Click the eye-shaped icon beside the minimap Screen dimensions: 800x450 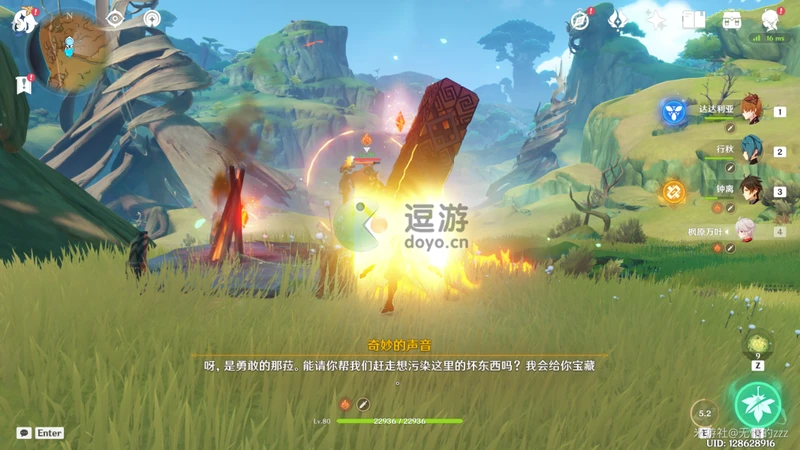115,19
